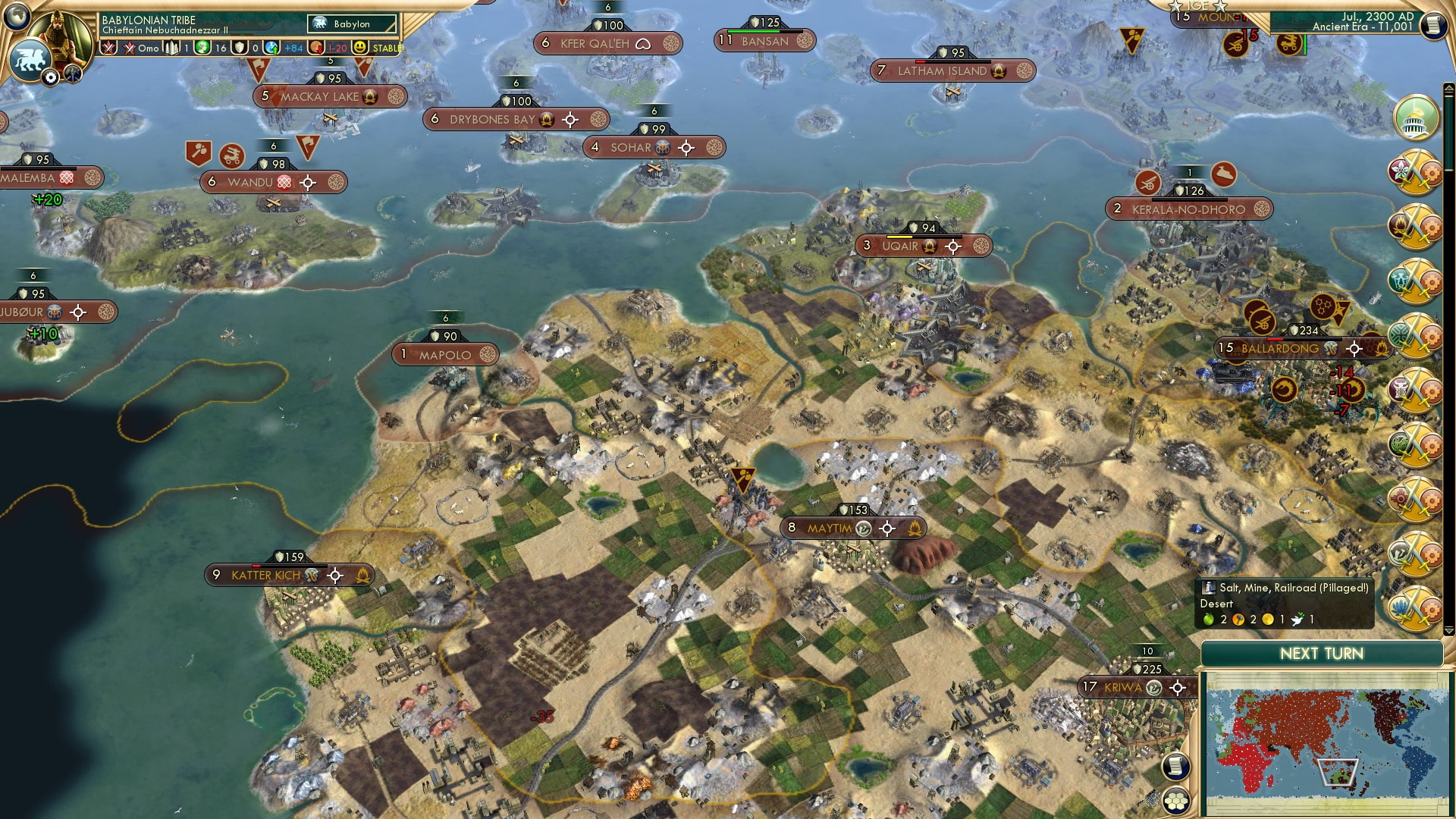Click the green science icon showing 16
The image size is (1456, 819).
(x=202, y=48)
